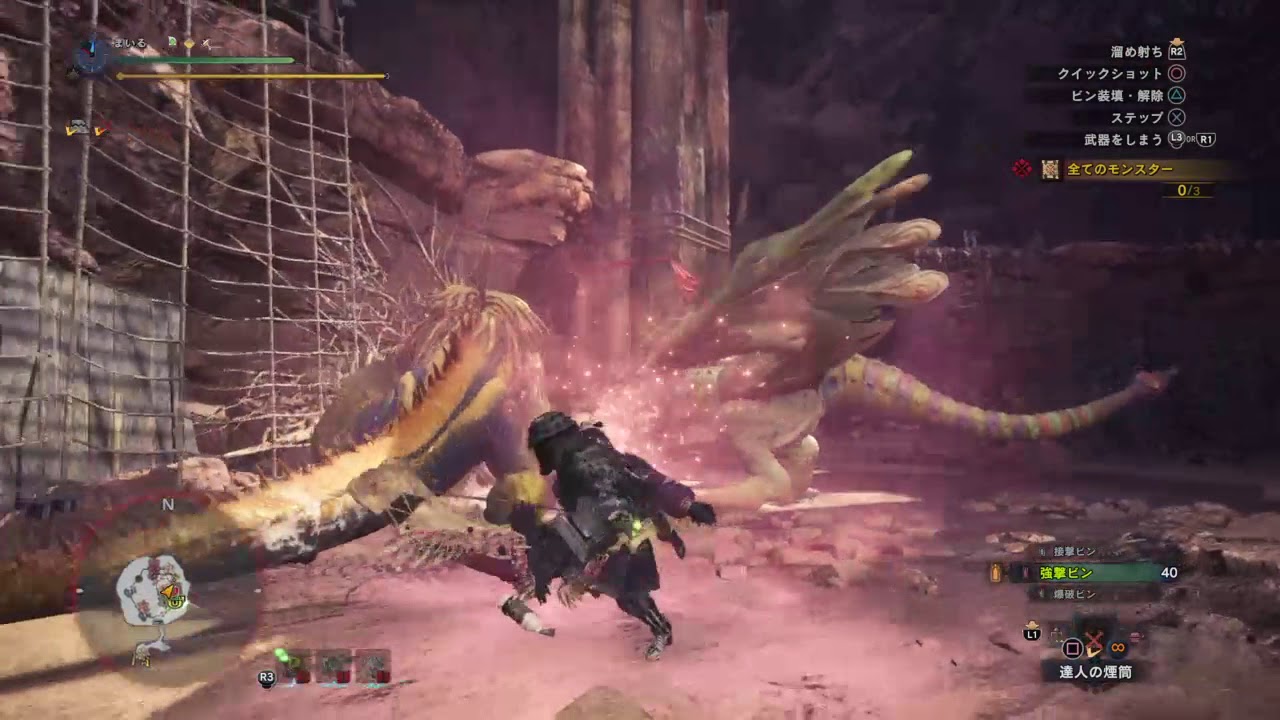Image resolution: width=1280 pixels, height=720 pixels.
Task: Click the quest timer clock icon
Action: pyautogui.click(x=91, y=54)
